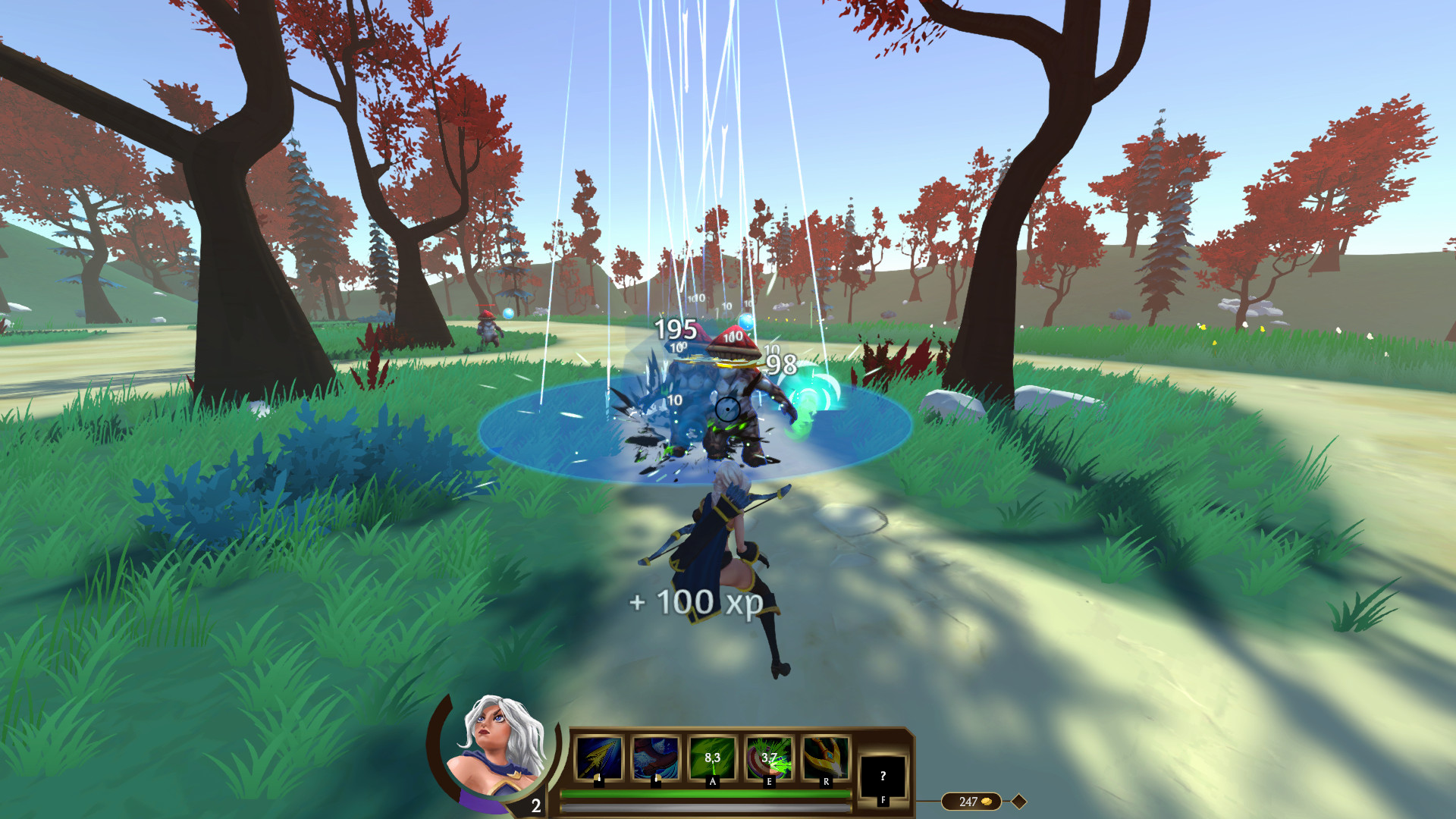Click the E keybind tag on the hotbar
The height and width of the screenshot is (819, 1456).
coord(769,782)
